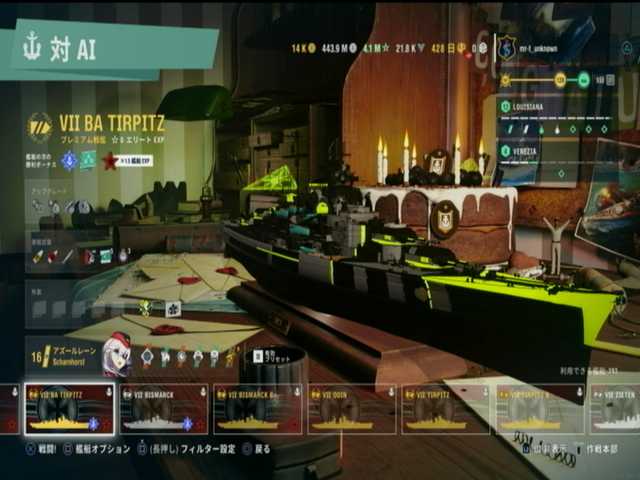This screenshot has width=640, height=480.
Task: Choose the plain VII Tirpitz ship card
Action: [x=445, y=410]
